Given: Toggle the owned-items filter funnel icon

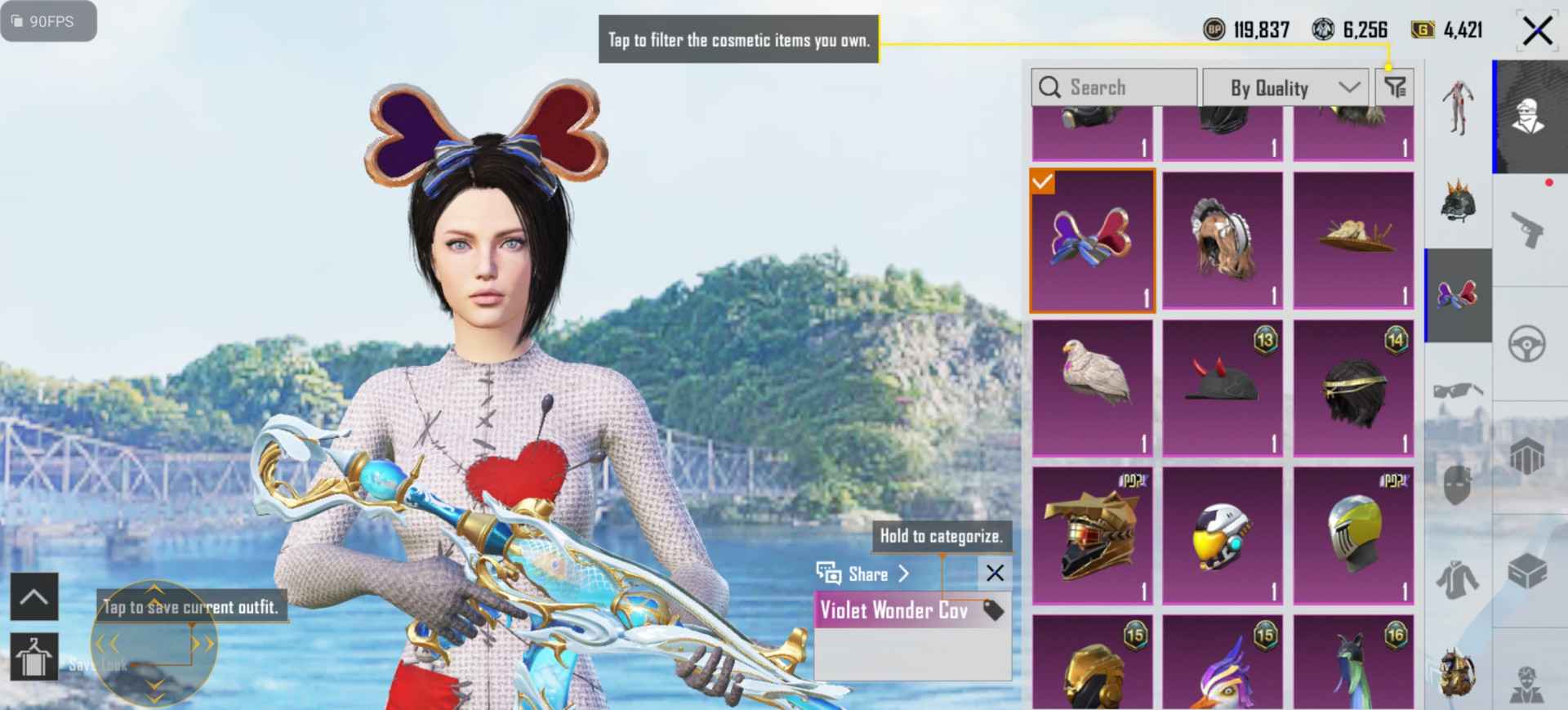Looking at the screenshot, I should (x=1395, y=87).
